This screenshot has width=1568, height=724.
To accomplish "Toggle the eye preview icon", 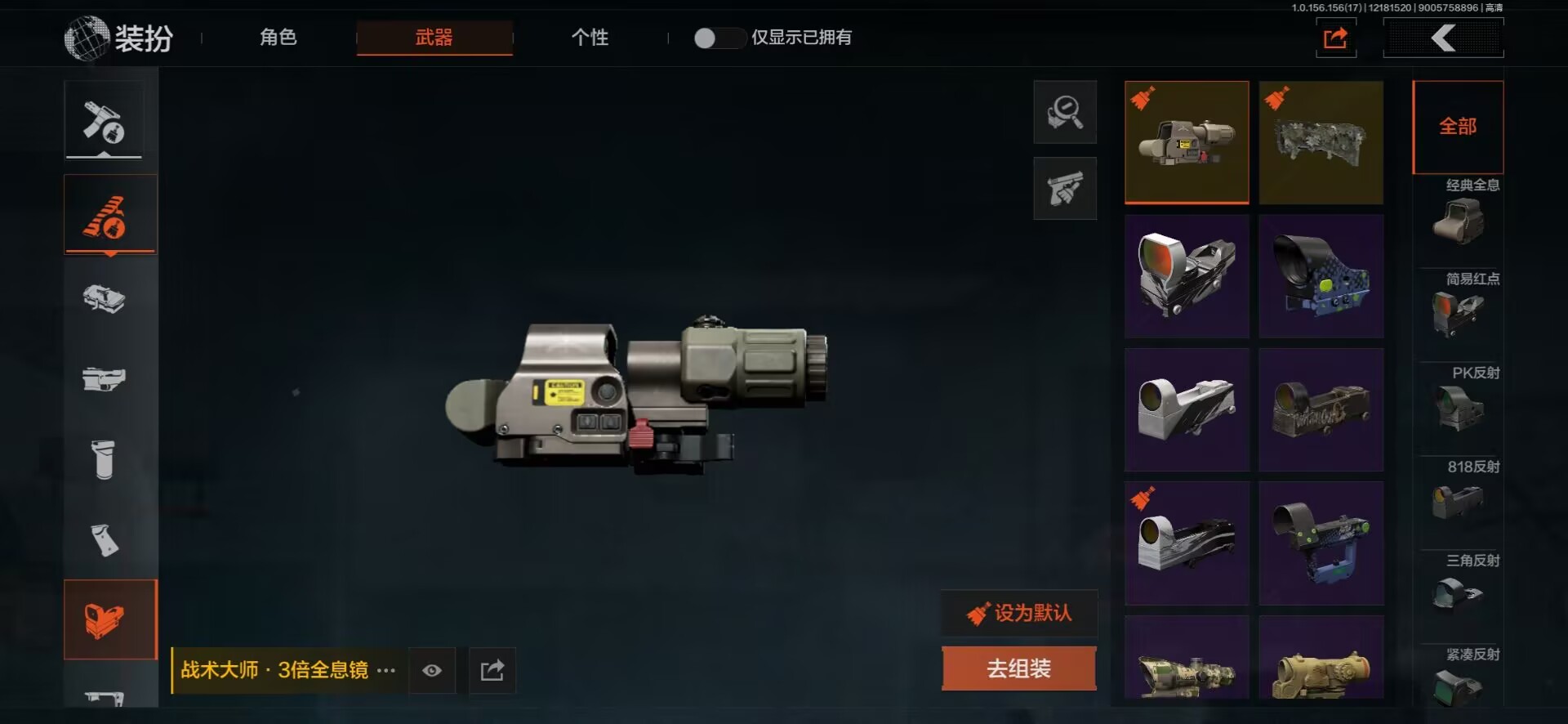I will pos(432,671).
